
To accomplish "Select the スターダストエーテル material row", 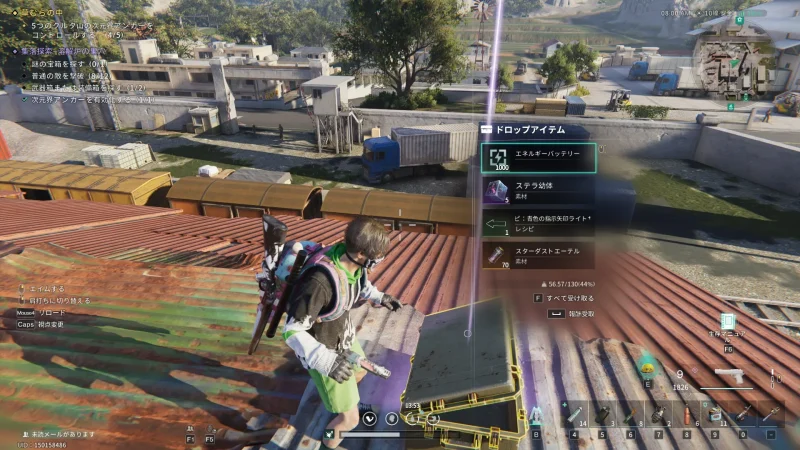I will [x=538, y=255].
